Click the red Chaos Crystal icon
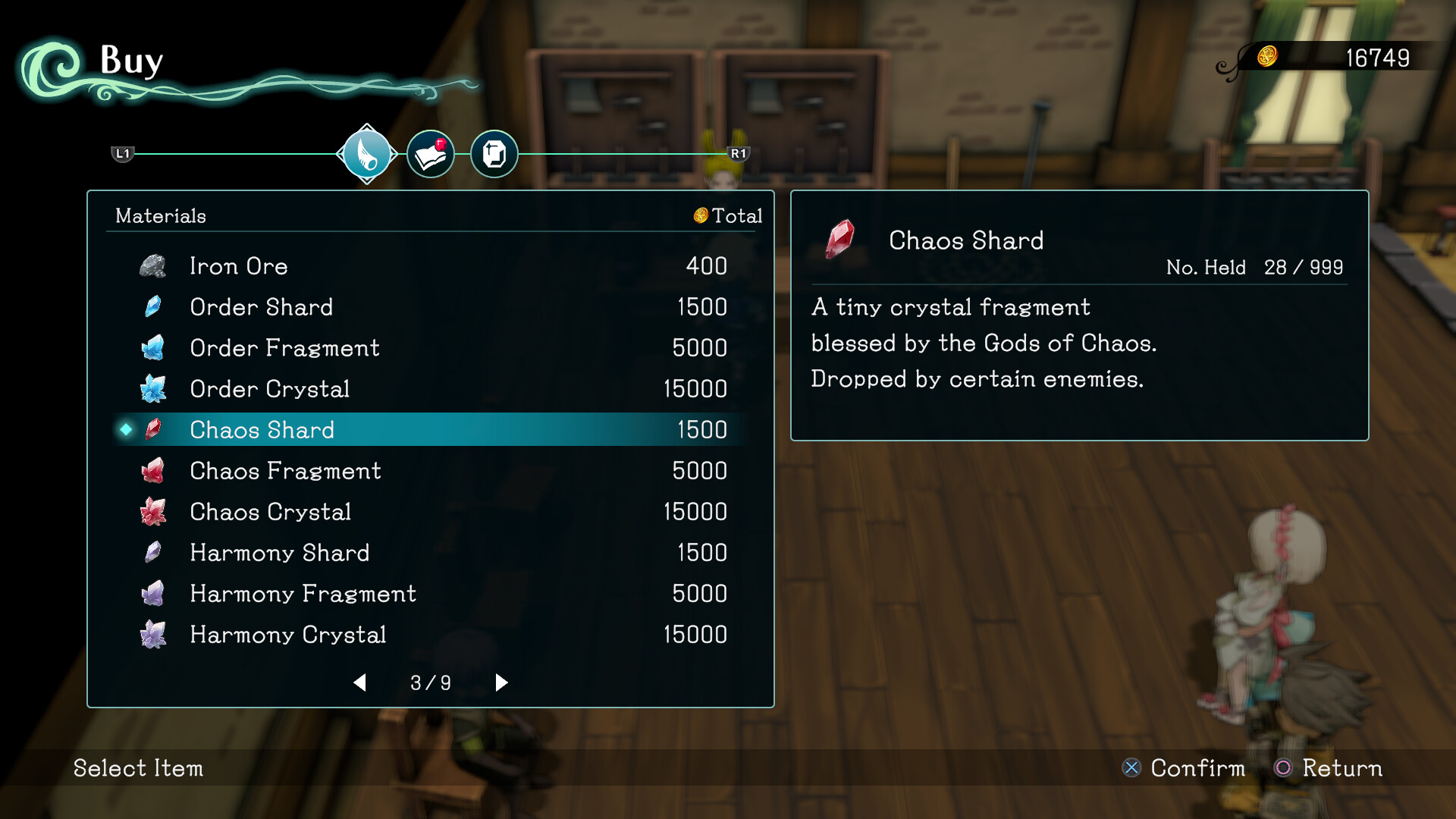Screen dimensions: 1456x819 tap(155, 511)
